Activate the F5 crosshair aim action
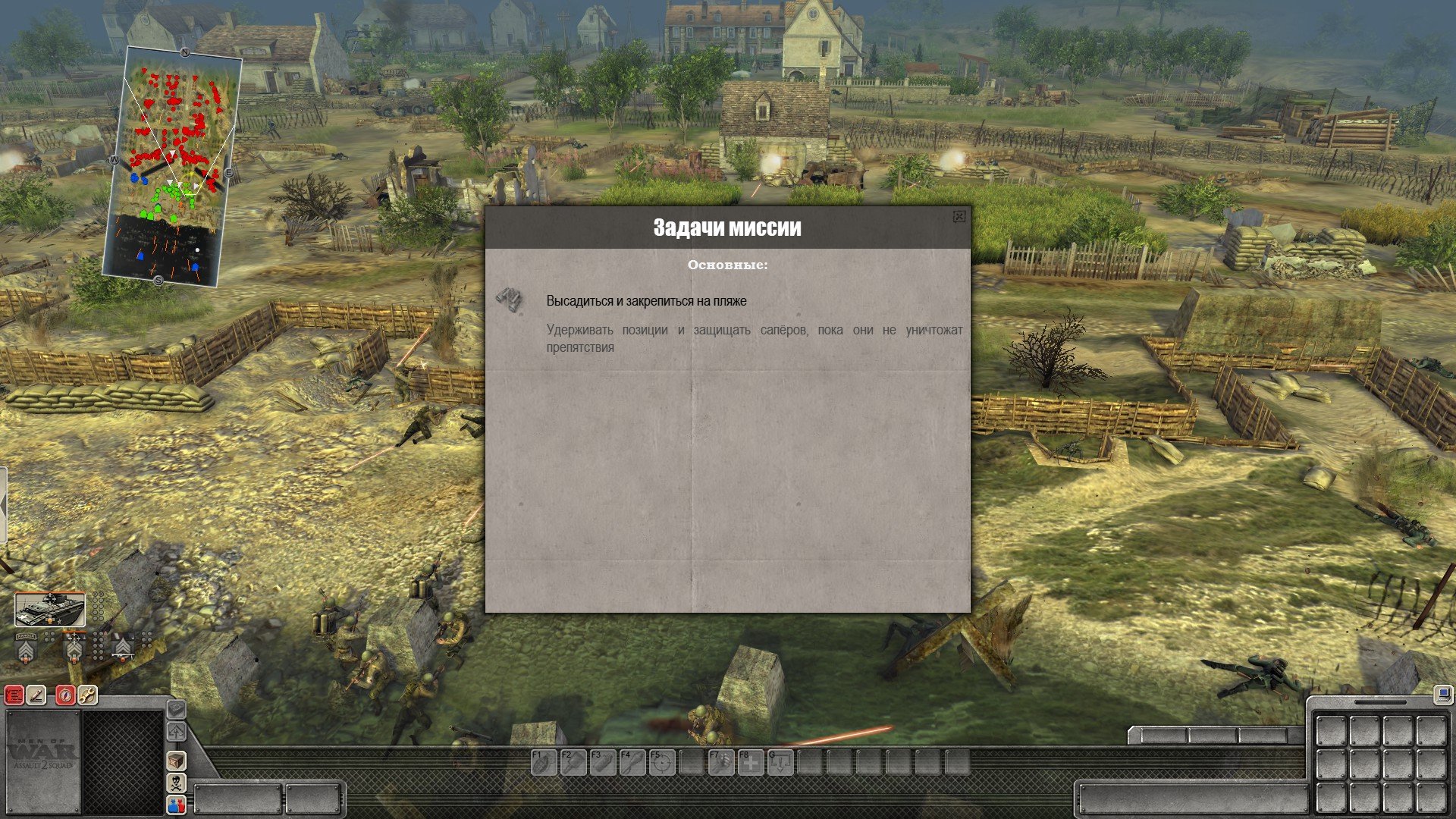 (662, 762)
